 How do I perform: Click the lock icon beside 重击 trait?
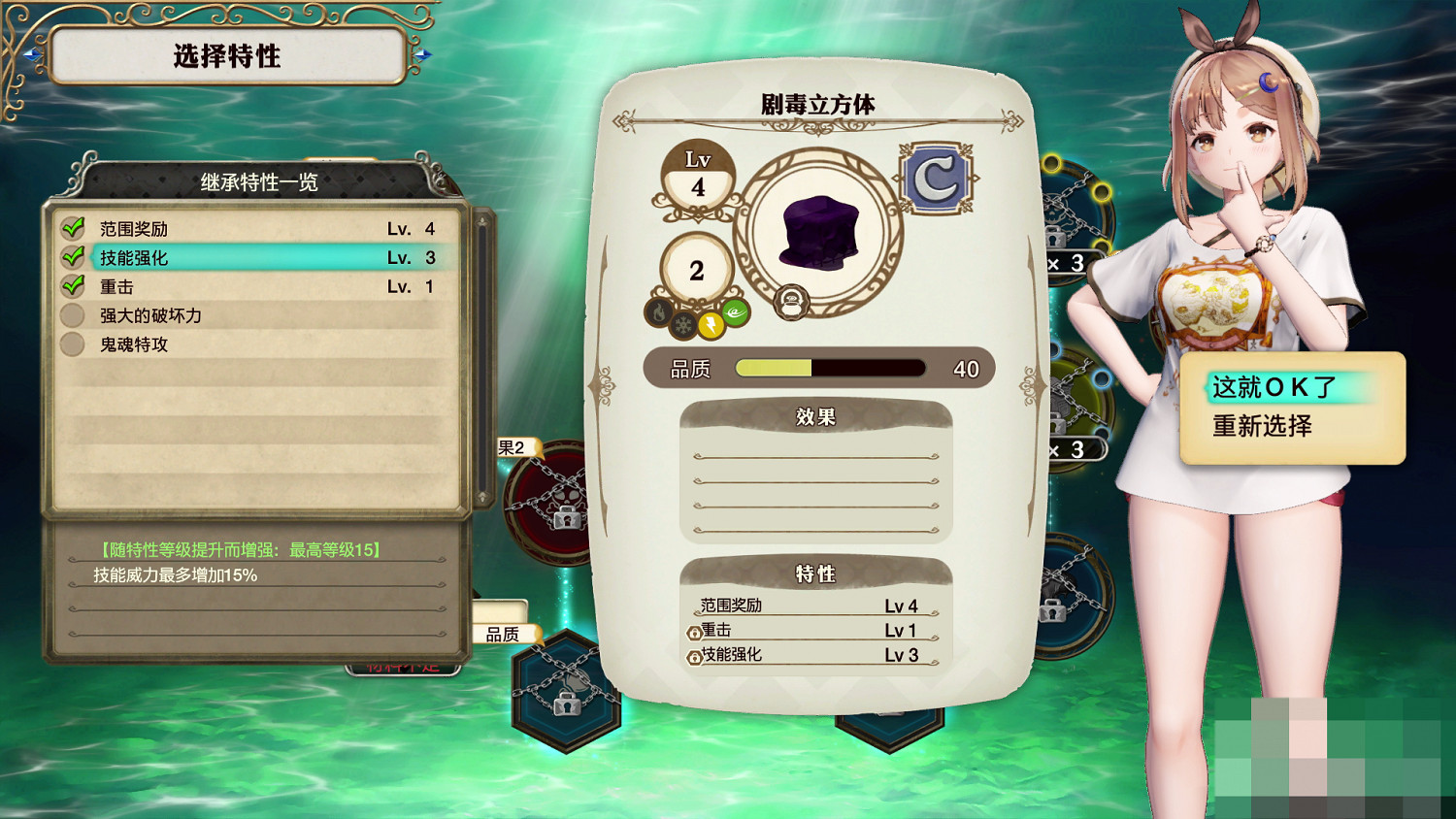695,632
